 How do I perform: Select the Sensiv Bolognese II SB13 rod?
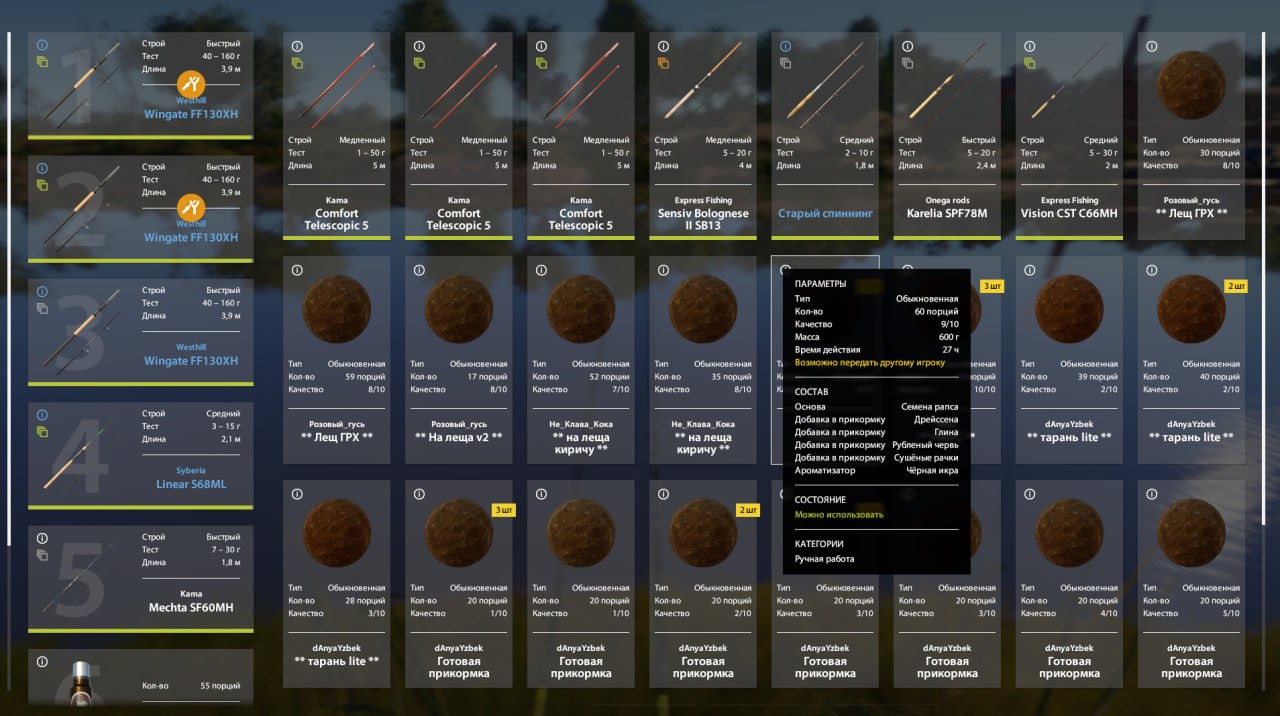coord(703,135)
